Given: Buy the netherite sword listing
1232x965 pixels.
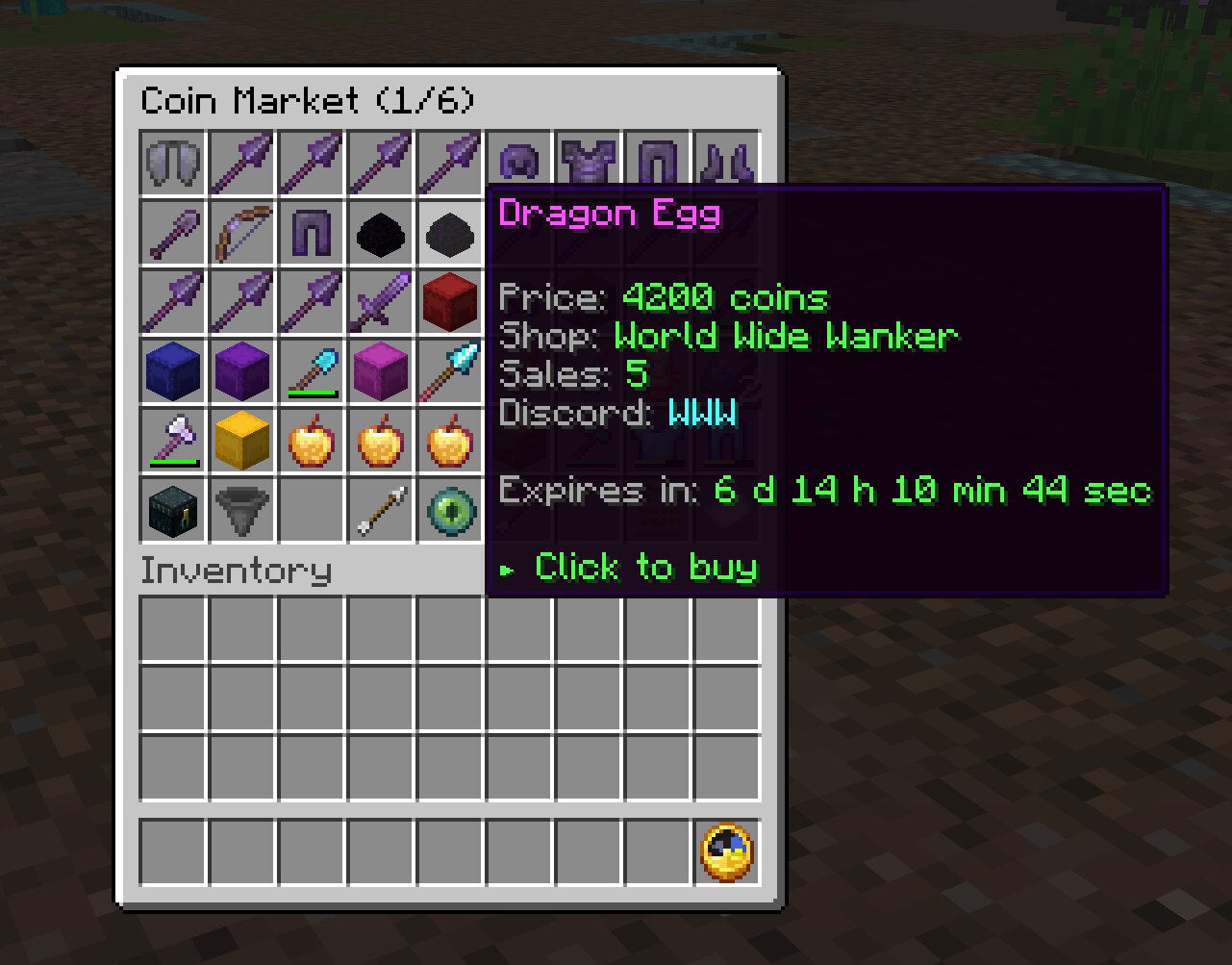Looking at the screenshot, I should (381, 301).
